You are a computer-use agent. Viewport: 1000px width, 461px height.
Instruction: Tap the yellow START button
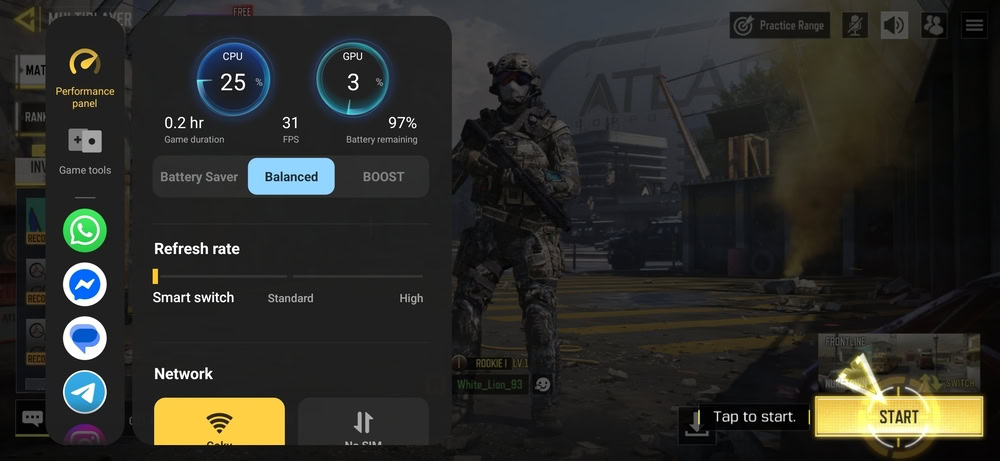[x=897, y=416]
